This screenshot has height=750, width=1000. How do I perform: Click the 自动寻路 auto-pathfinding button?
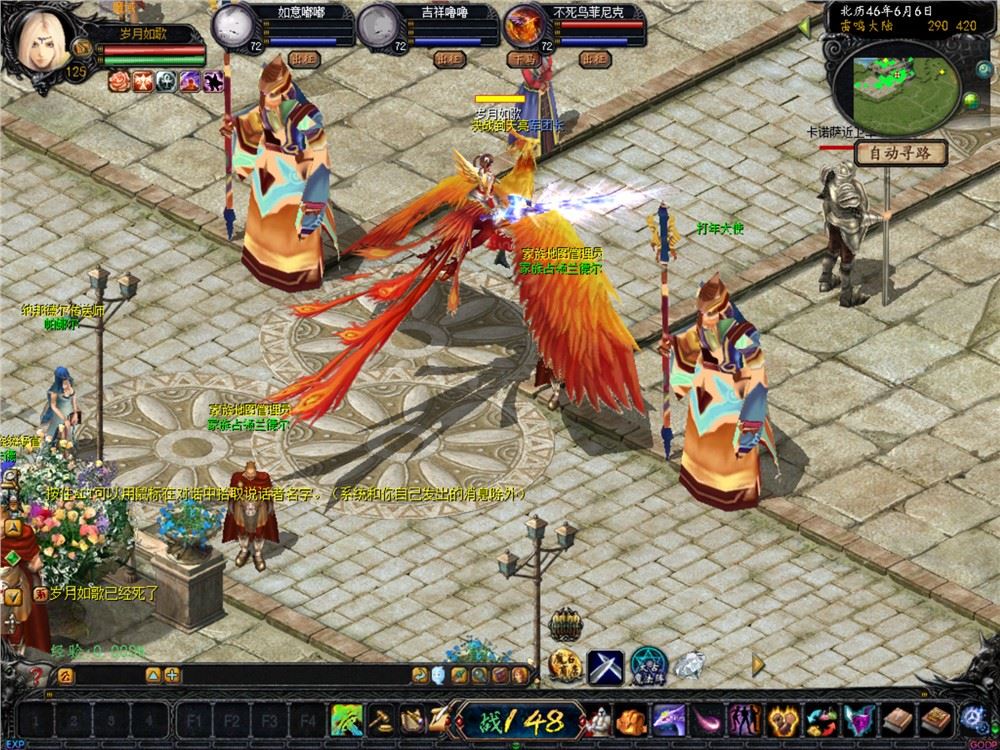tap(900, 153)
